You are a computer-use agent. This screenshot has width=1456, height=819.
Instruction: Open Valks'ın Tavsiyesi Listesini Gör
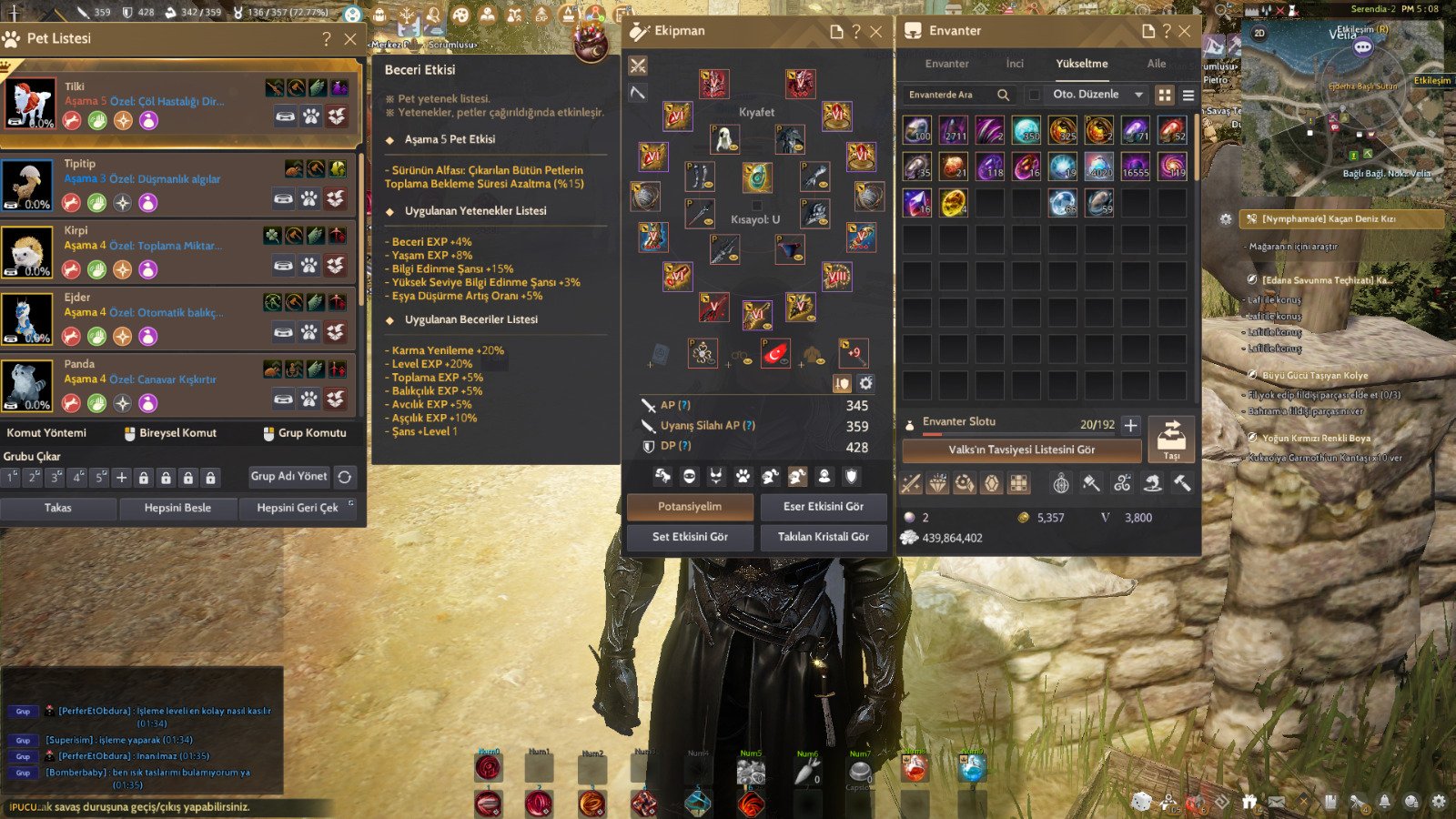pos(1021,450)
